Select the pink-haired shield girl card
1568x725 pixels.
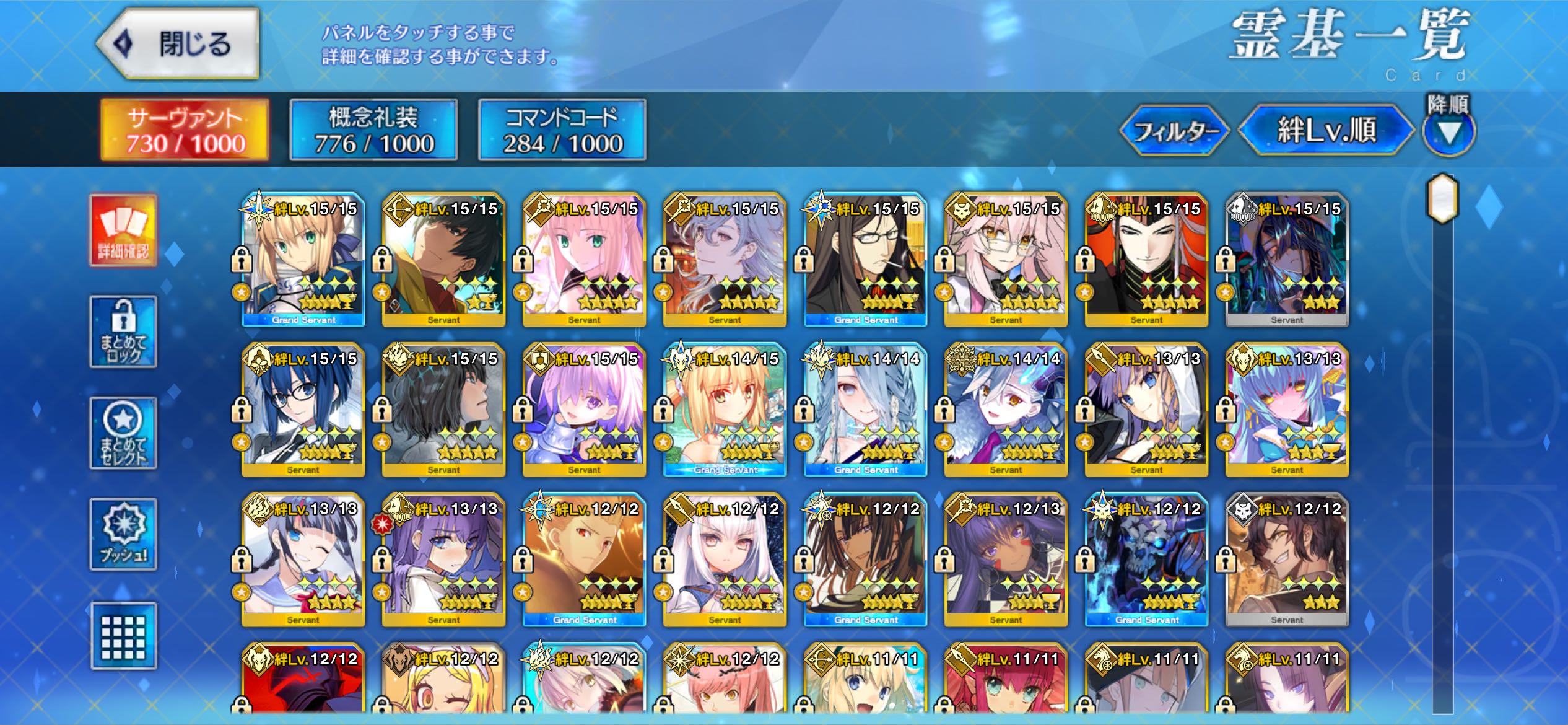click(584, 410)
